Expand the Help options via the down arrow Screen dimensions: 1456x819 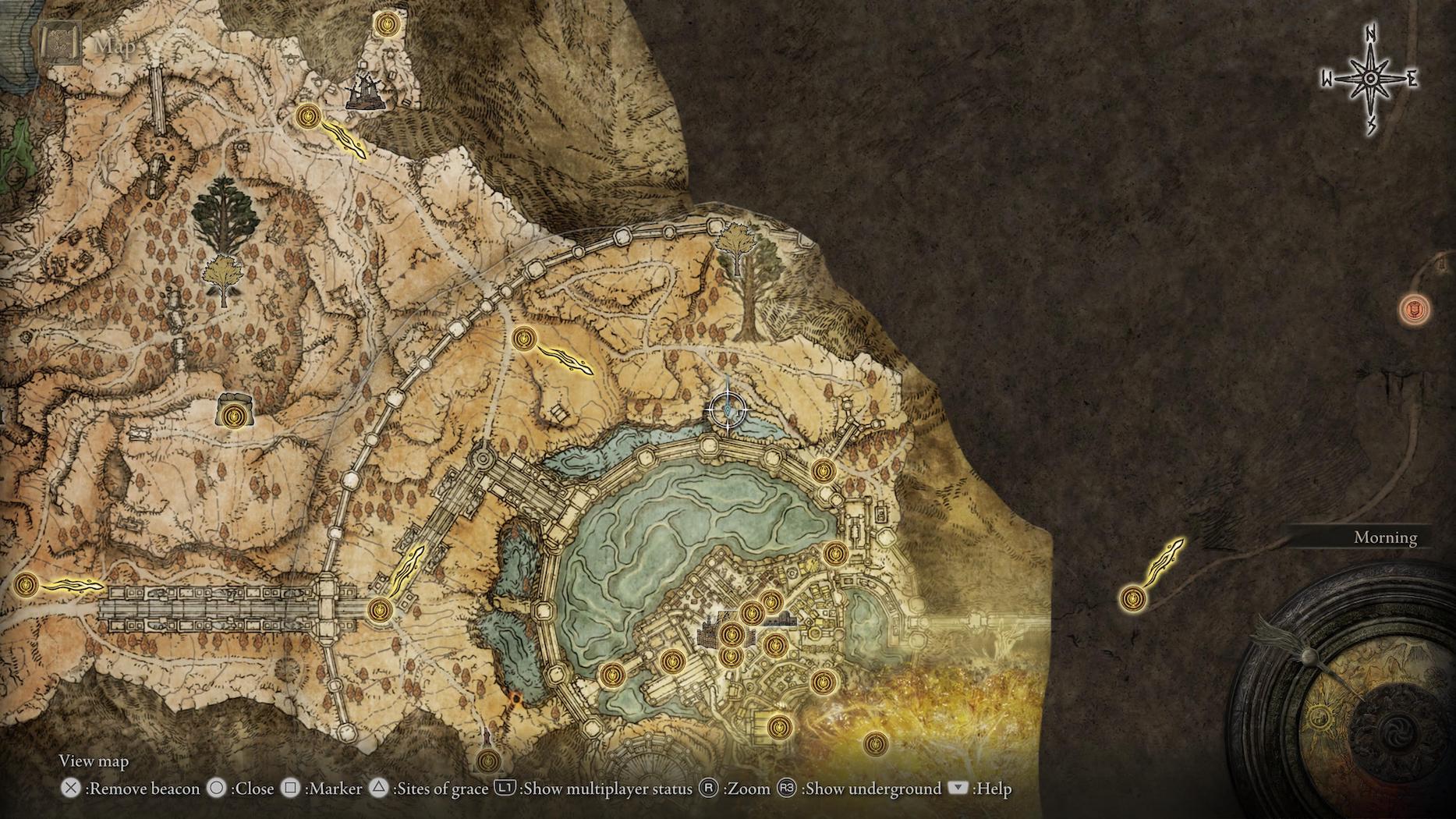coord(958,789)
